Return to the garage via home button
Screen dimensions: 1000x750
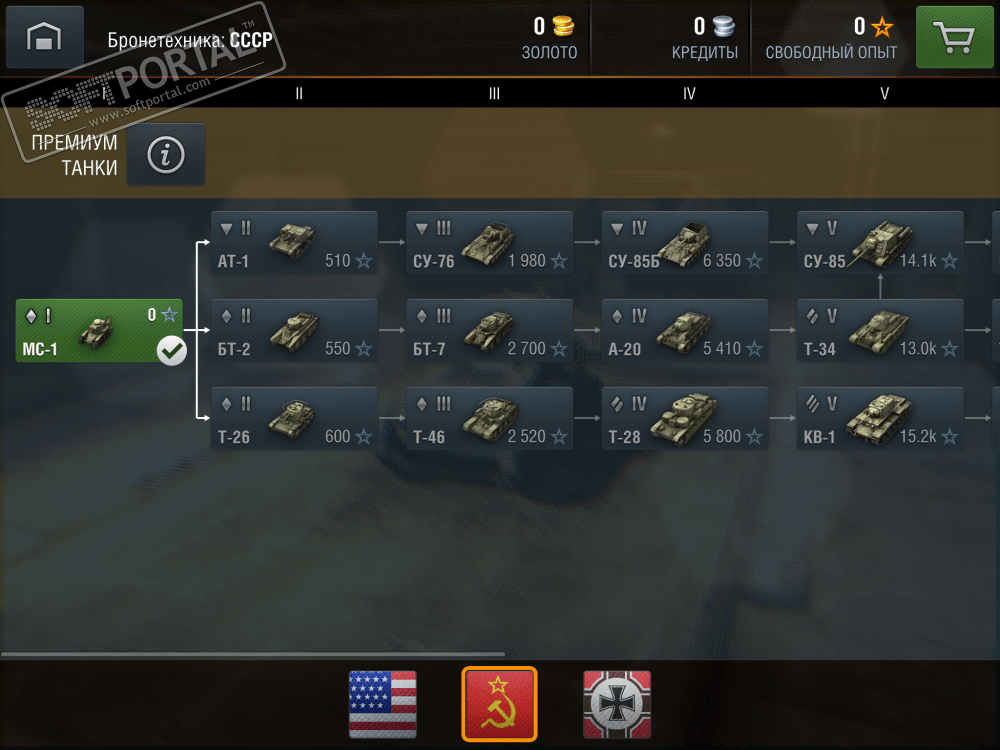pyautogui.click(x=44, y=38)
